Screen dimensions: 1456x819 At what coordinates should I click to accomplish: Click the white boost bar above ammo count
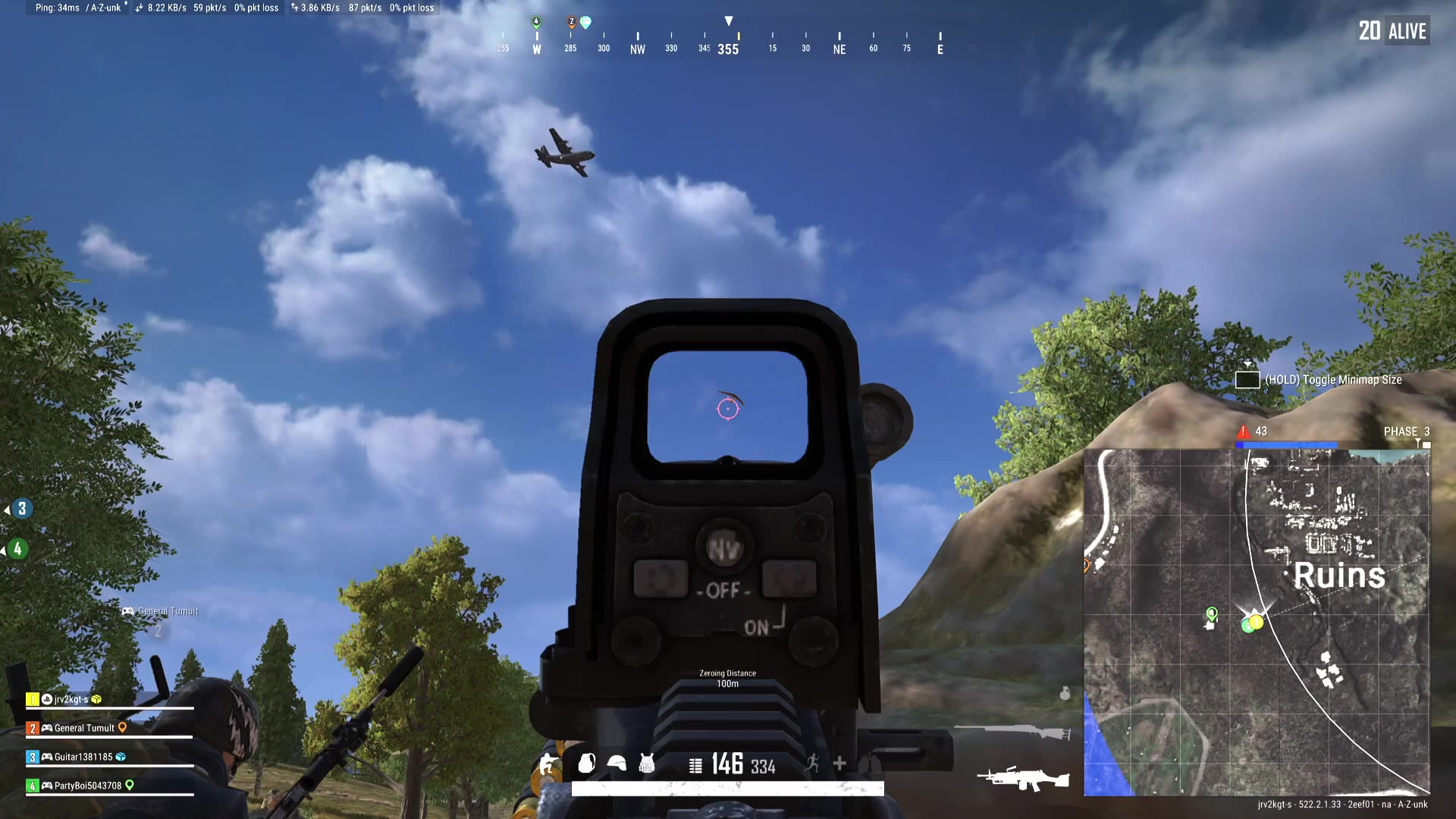click(726, 789)
